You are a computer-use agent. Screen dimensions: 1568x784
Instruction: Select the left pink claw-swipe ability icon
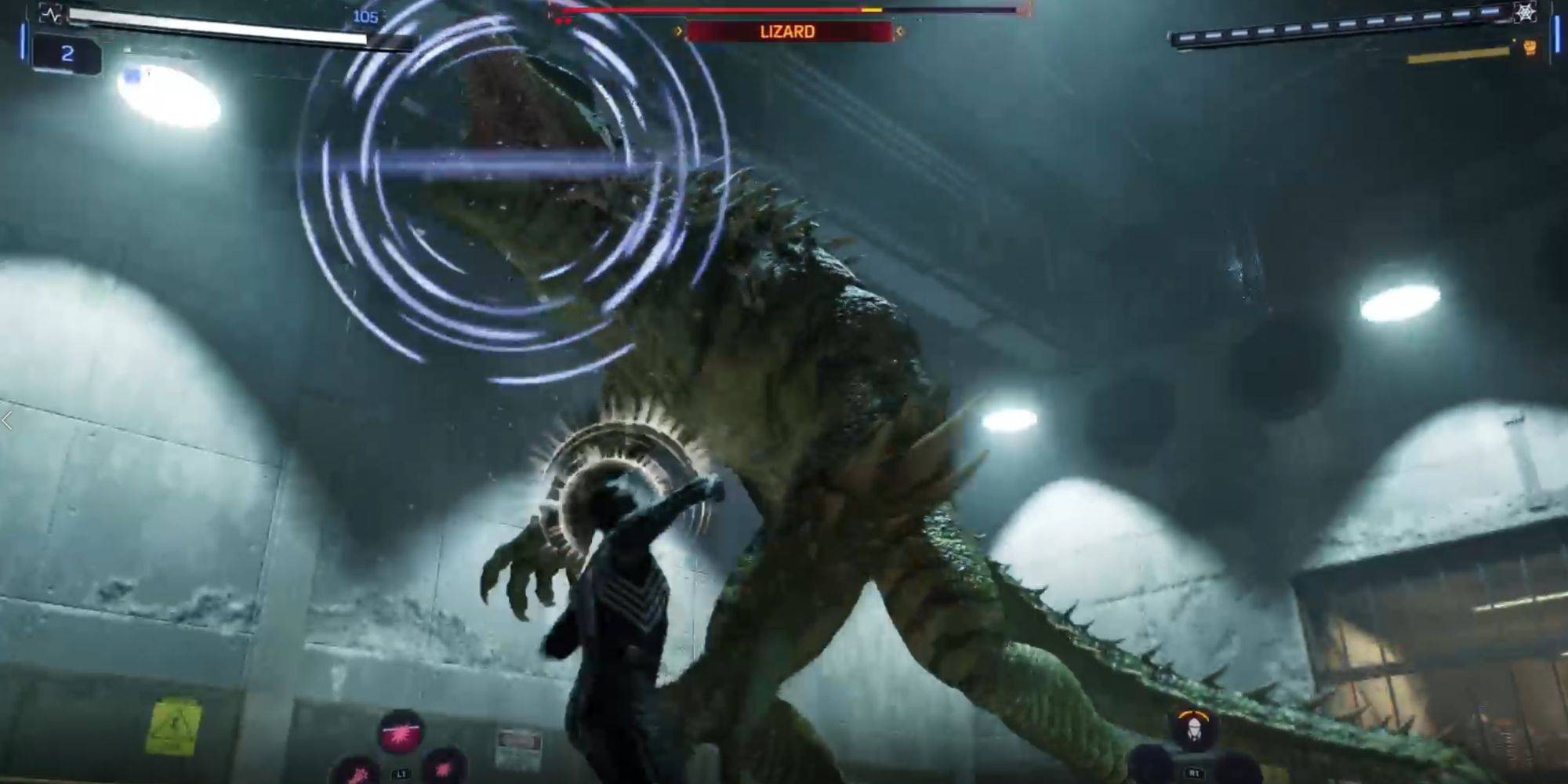(357, 775)
